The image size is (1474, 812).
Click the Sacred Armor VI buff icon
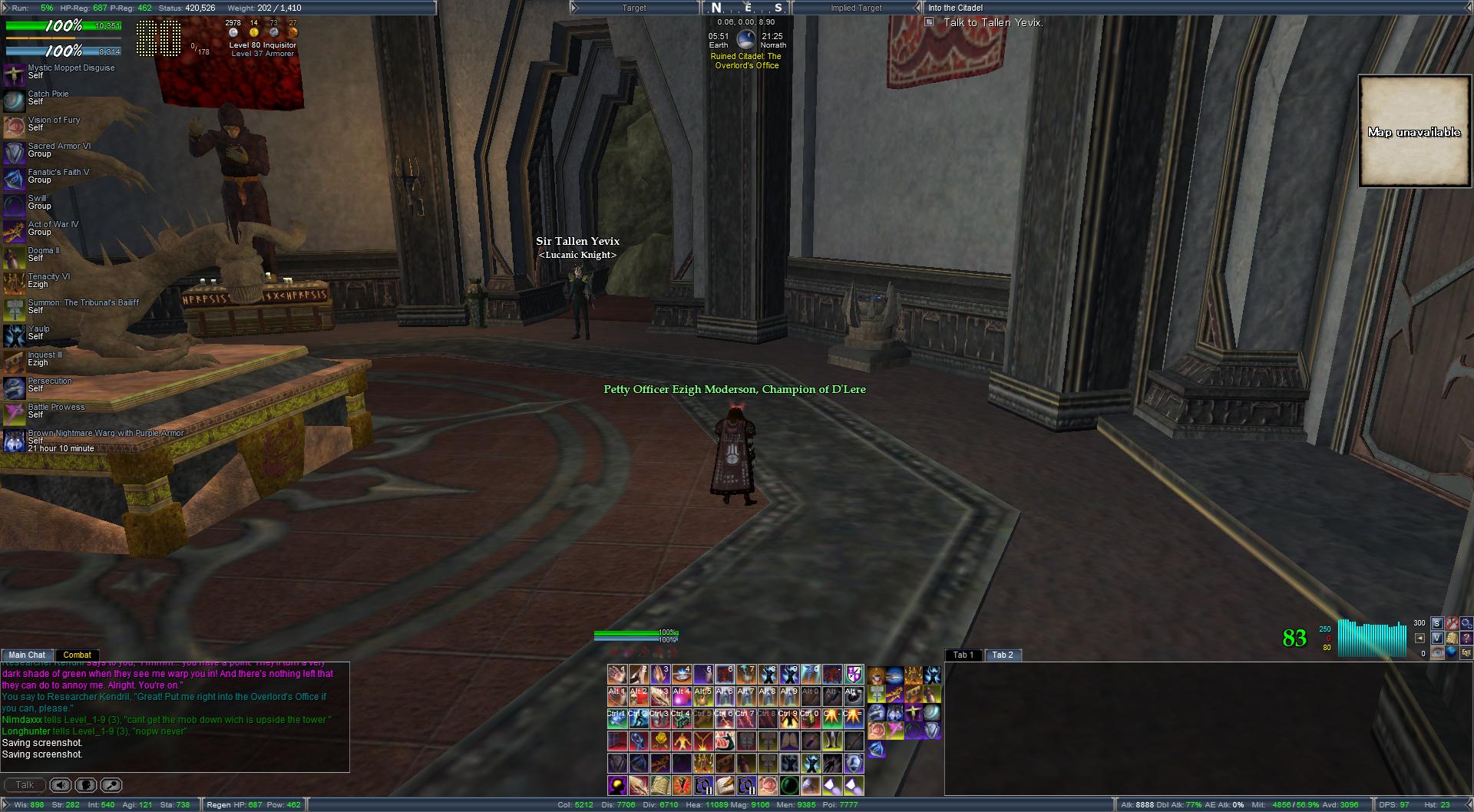14,151
